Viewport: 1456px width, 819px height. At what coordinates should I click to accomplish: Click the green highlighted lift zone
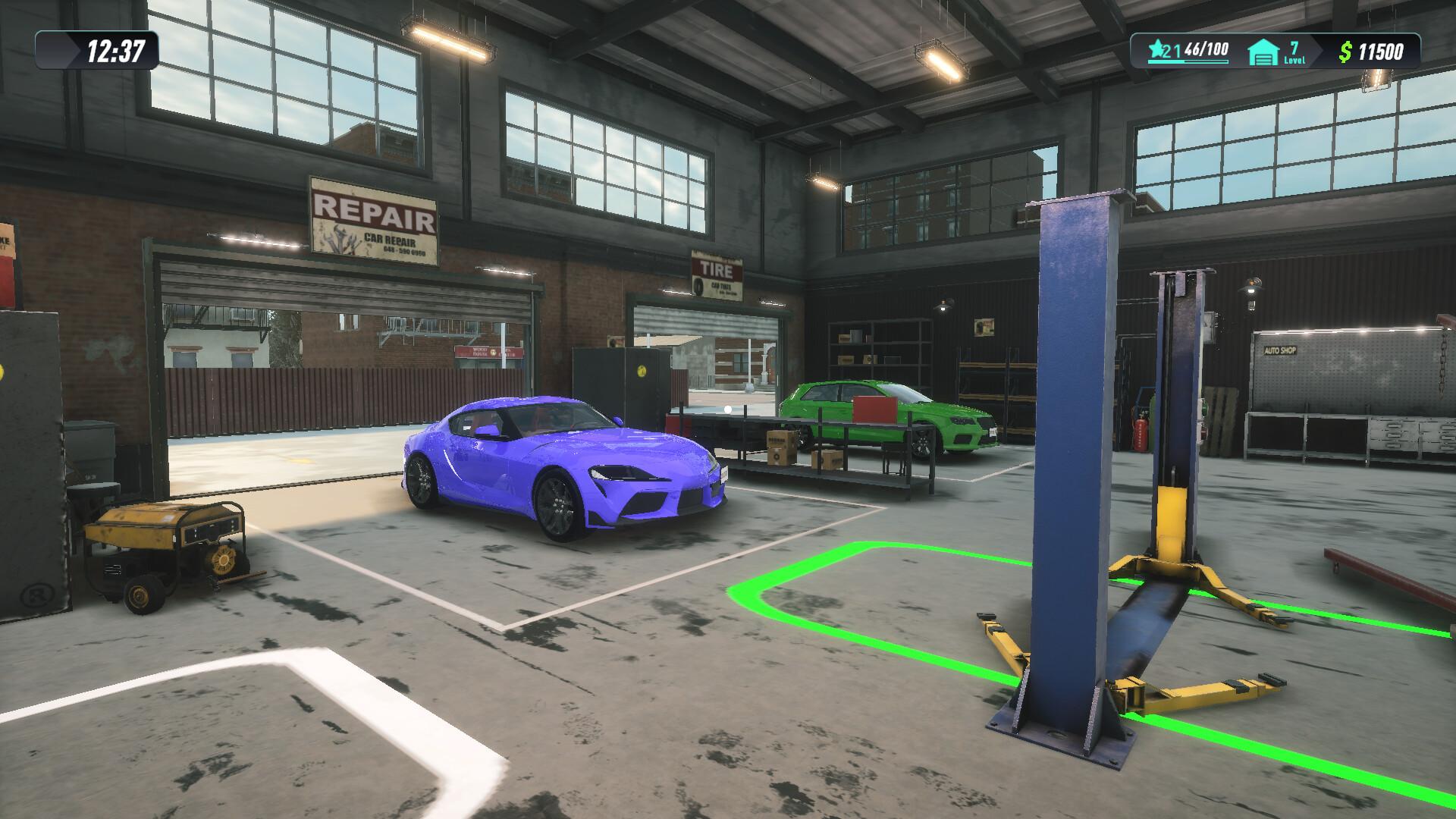tap(872, 599)
